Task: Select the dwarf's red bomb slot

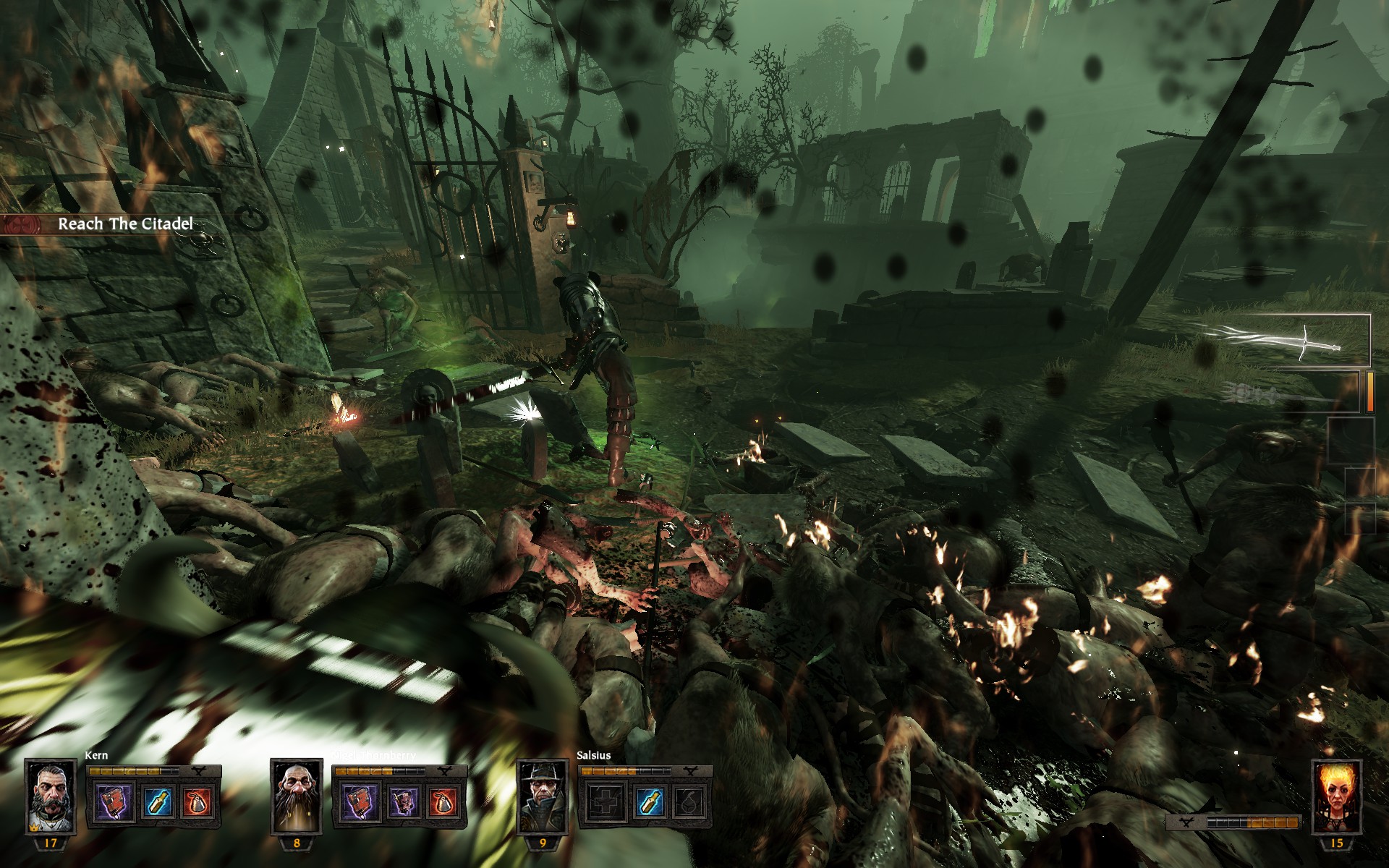Action: point(443,802)
